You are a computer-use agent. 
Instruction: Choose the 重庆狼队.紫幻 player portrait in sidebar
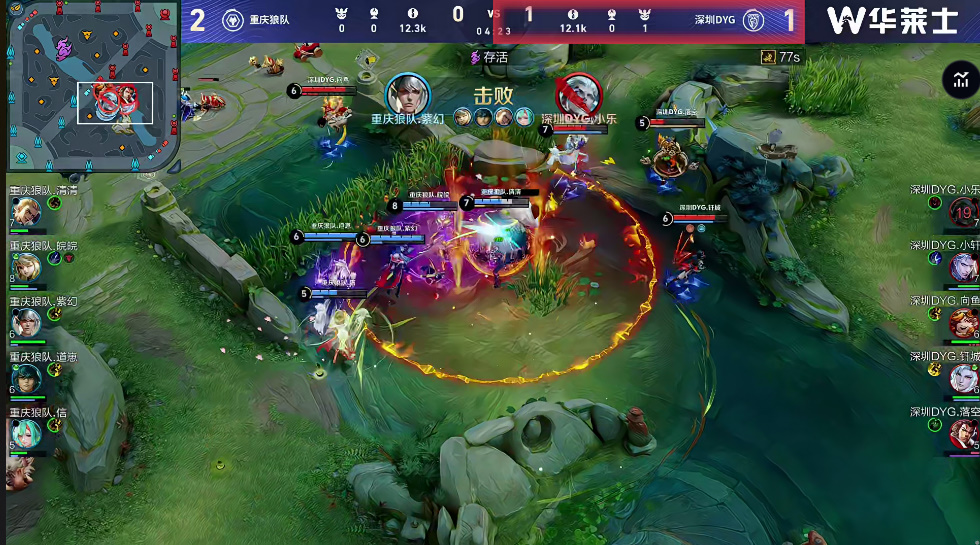coord(25,322)
